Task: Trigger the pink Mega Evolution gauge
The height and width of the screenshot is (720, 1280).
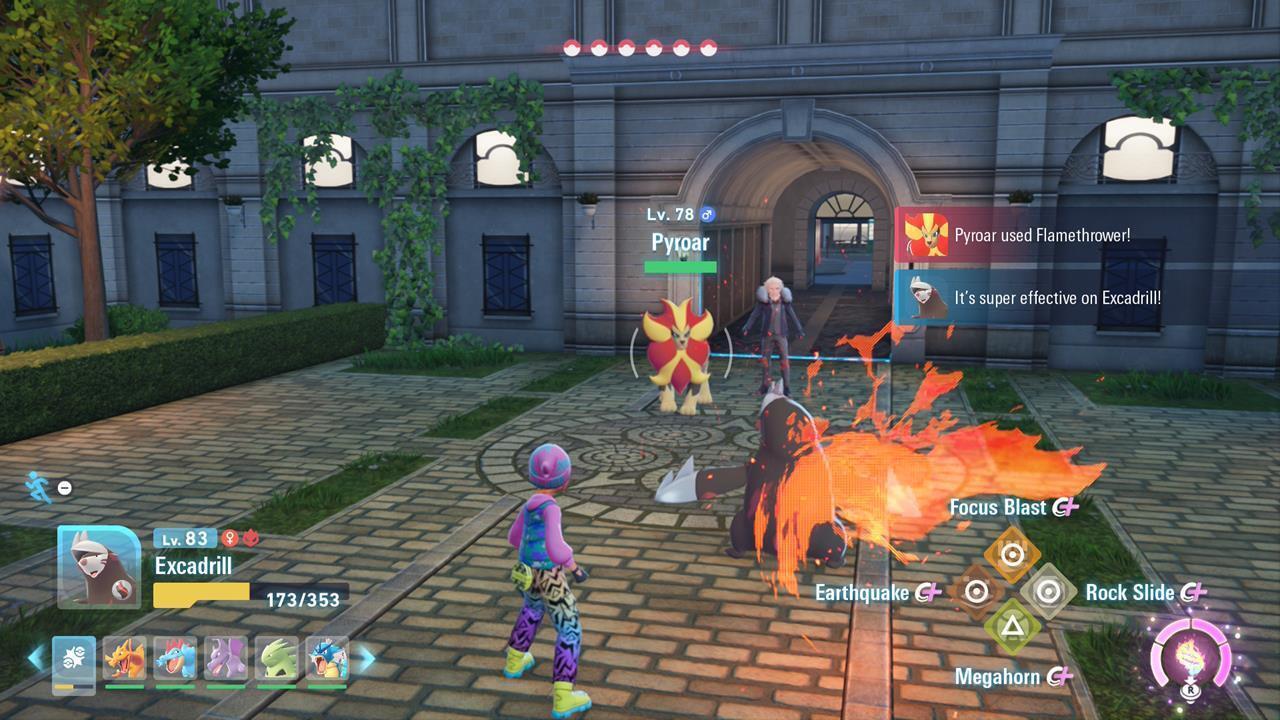Action: coord(1190,655)
